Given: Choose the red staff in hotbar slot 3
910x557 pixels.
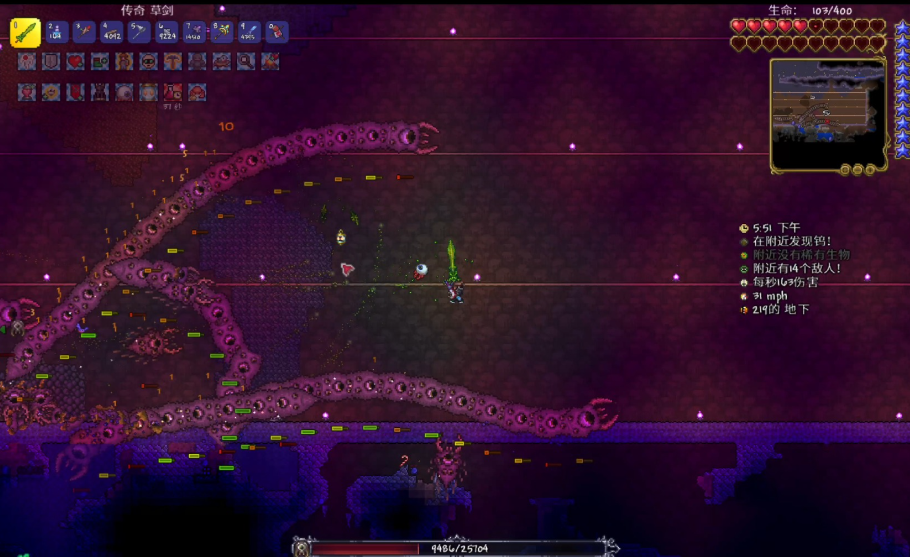Looking at the screenshot, I should [84, 33].
